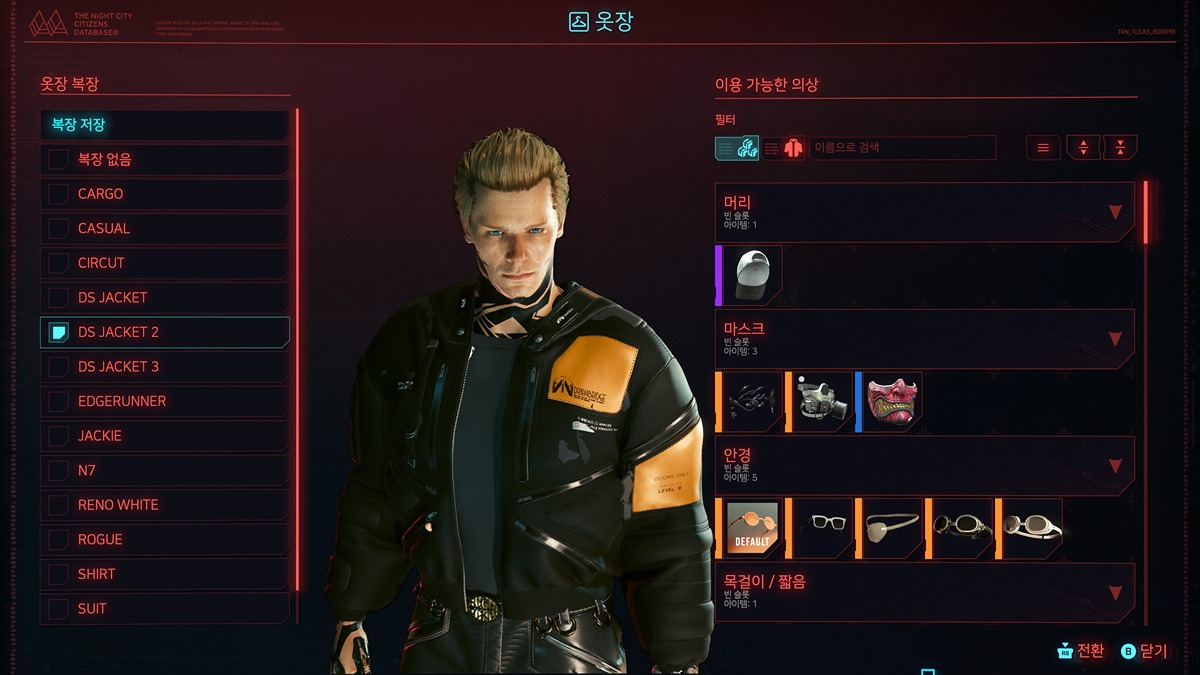This screenshot has width=1200, height=675.
Task: Select the 복장 저장 entry
Action: 165,125
